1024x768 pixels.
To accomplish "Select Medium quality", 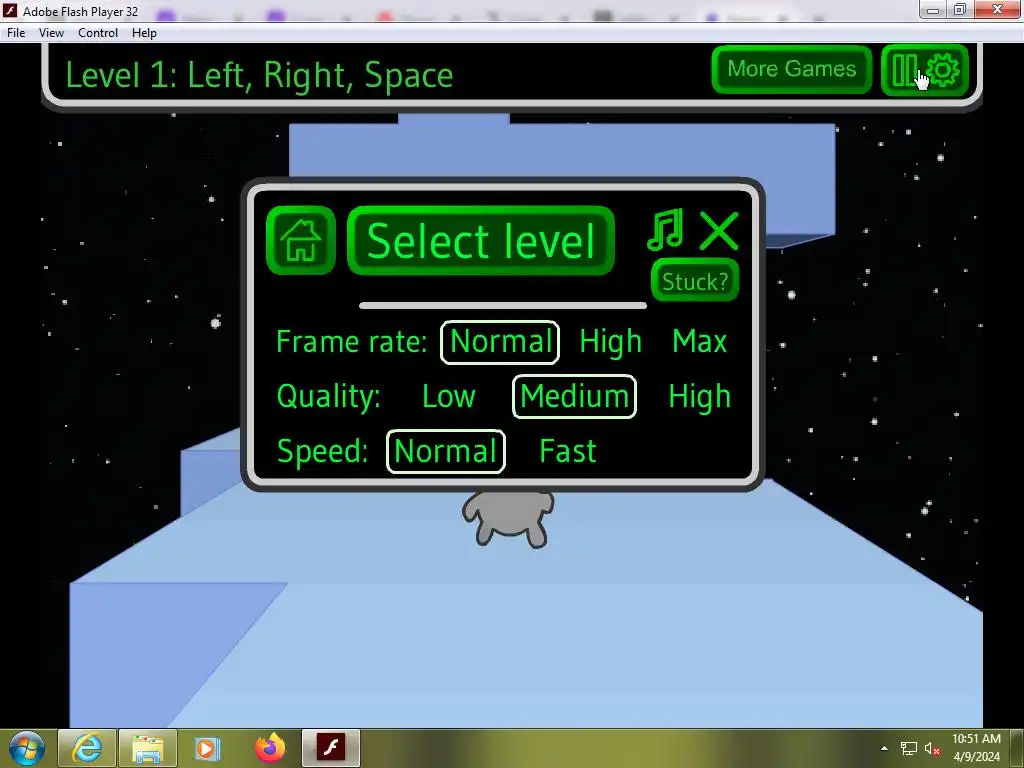I will click(x=574, y=397).
